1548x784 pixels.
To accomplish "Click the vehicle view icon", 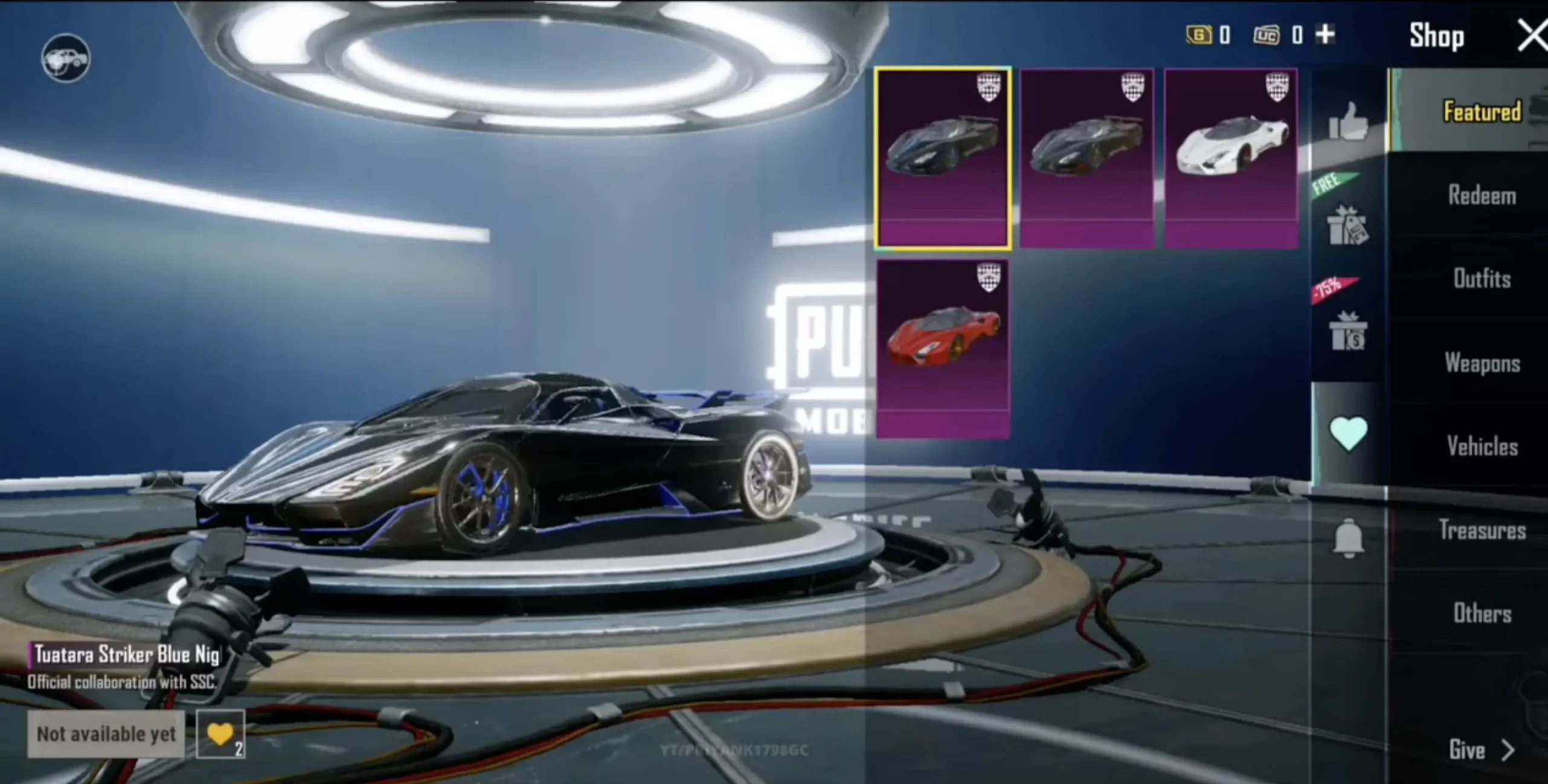I will coord(66,59).
